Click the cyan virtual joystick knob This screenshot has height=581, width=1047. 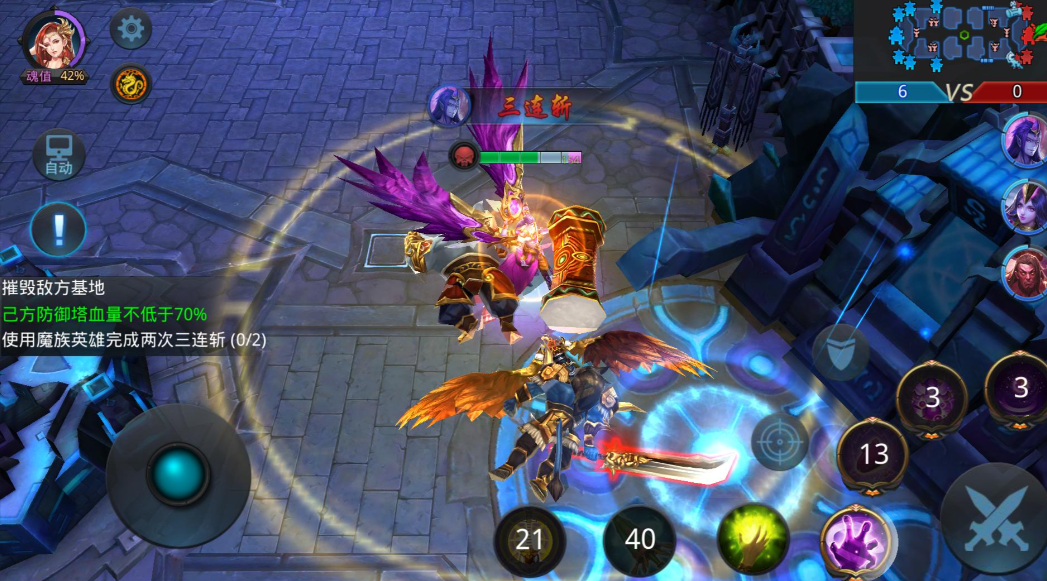click(x=179, y=475)
